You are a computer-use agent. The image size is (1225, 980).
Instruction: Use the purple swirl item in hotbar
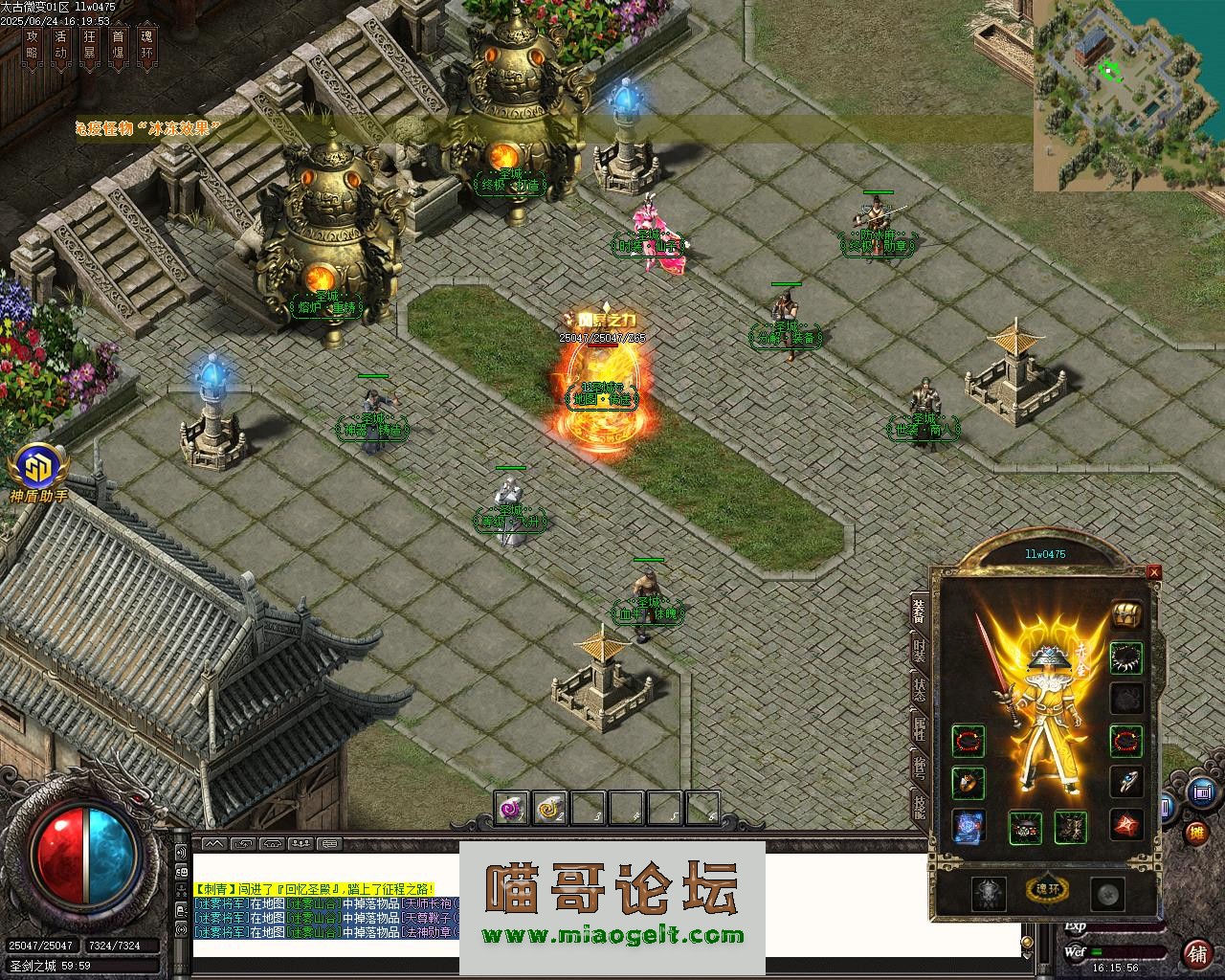[512, 810]
